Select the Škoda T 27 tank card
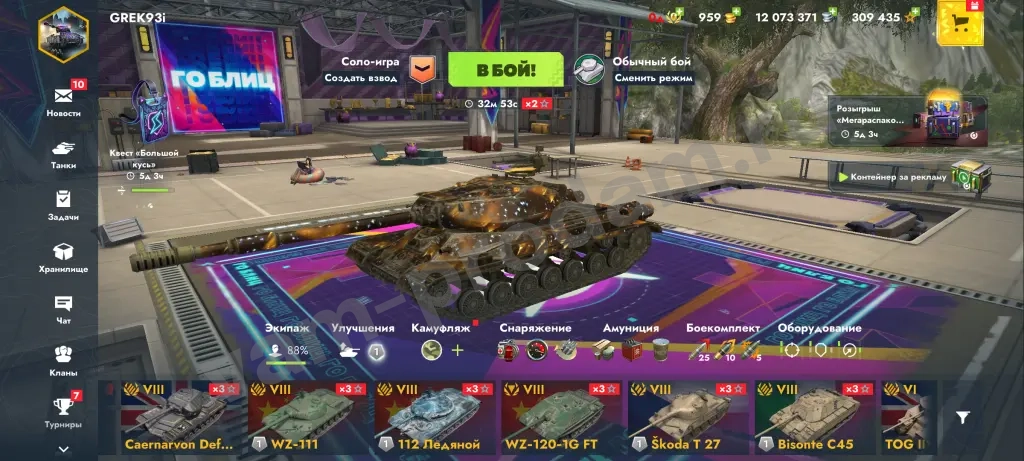The width and height of the screenshot is (1024, 461). click(x=688, y=417)
